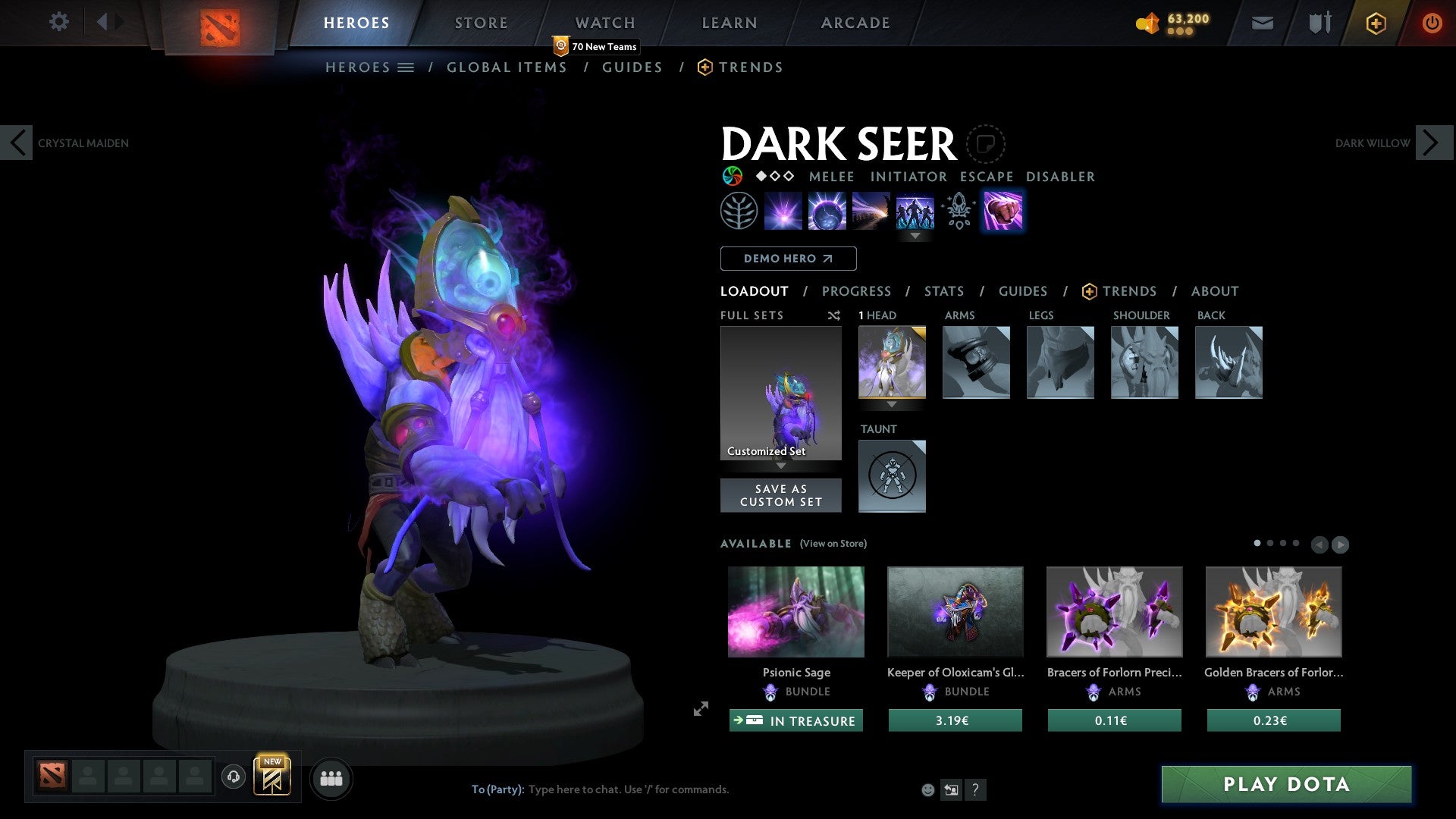Open the friends list people icon
1456x819 pixels.
coord(331,777)
